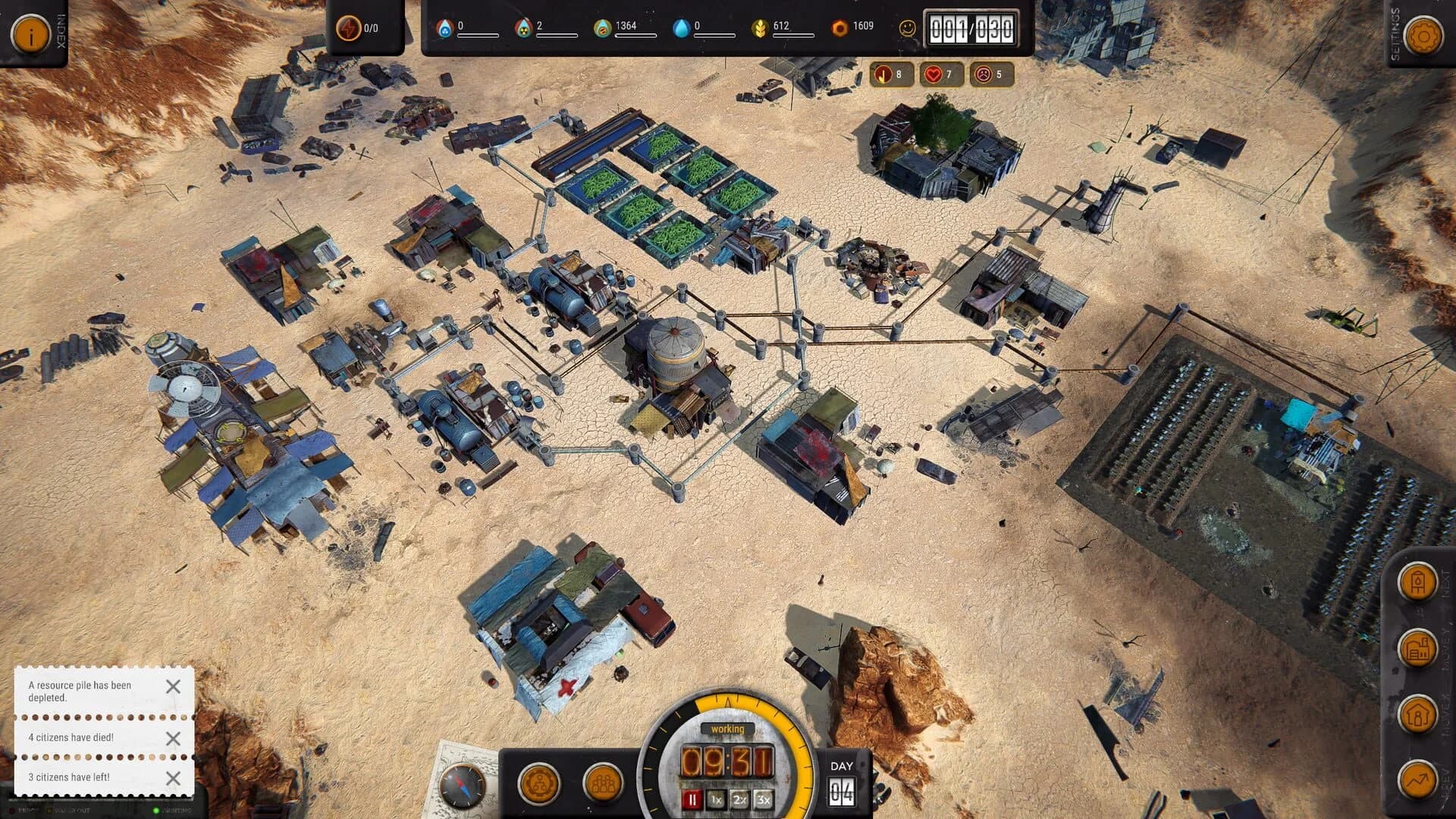
Task: Click the compass on the map
Action: tap(462, 785)
